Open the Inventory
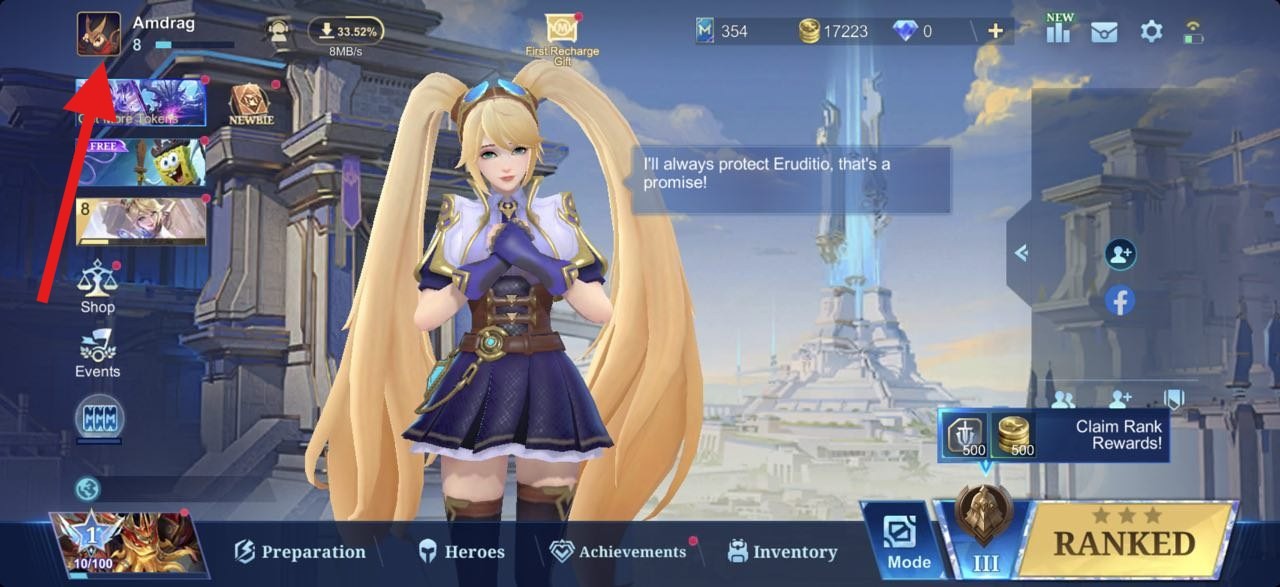 783,551
